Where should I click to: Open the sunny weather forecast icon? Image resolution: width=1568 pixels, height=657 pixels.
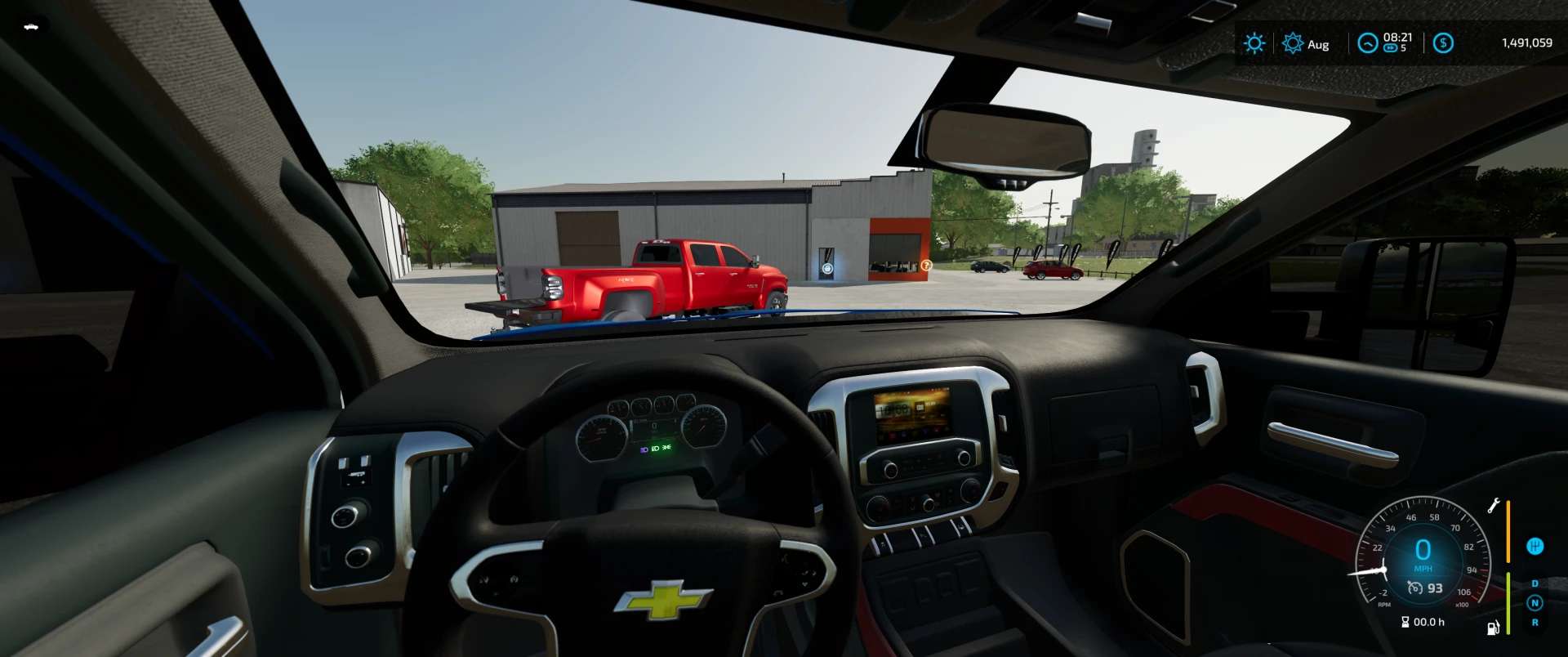click(1254, 43)
